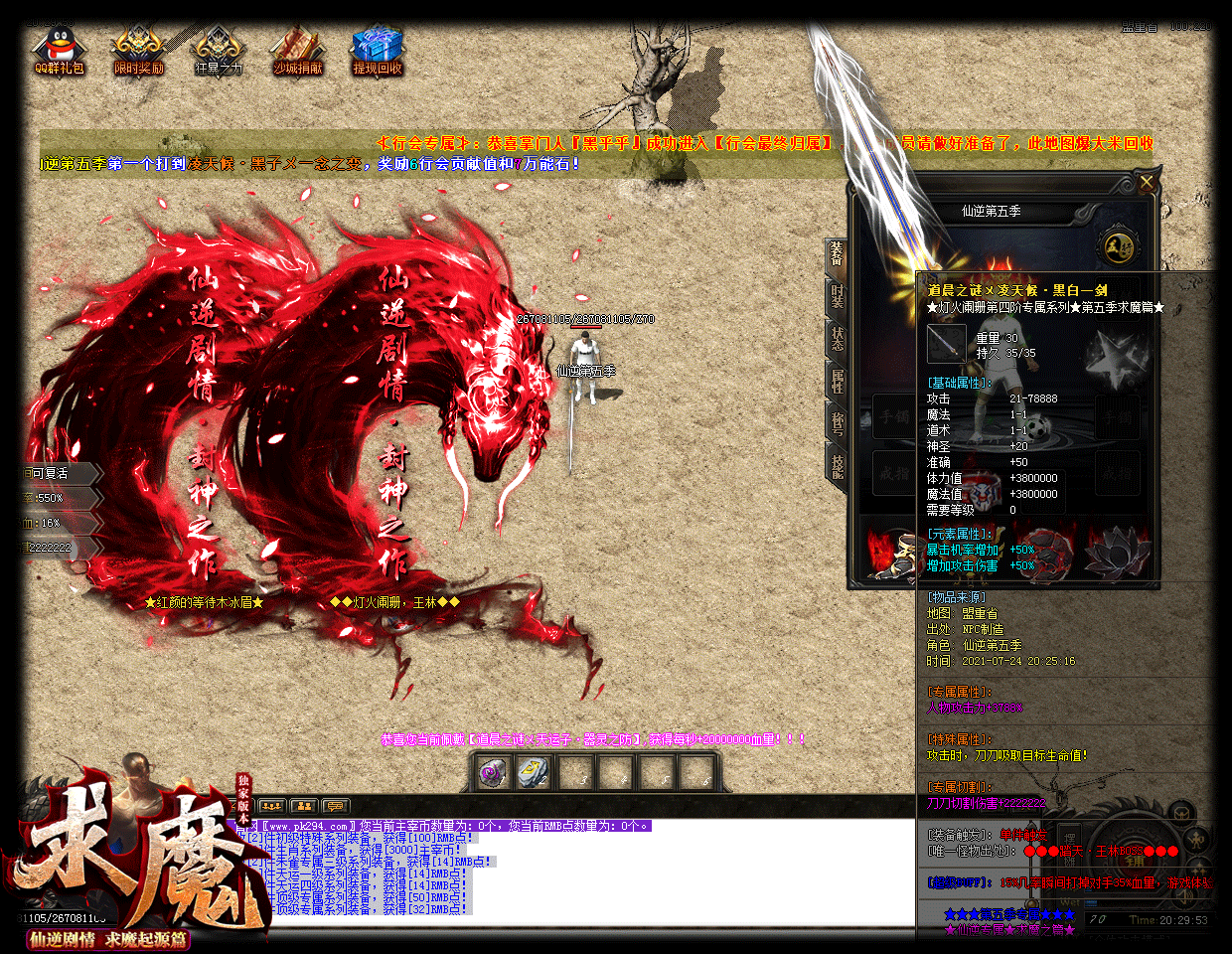Viewport: 1232px width, 954px height.
Task: Switch to the 称号 title tab
Action: tap(837, 423)
